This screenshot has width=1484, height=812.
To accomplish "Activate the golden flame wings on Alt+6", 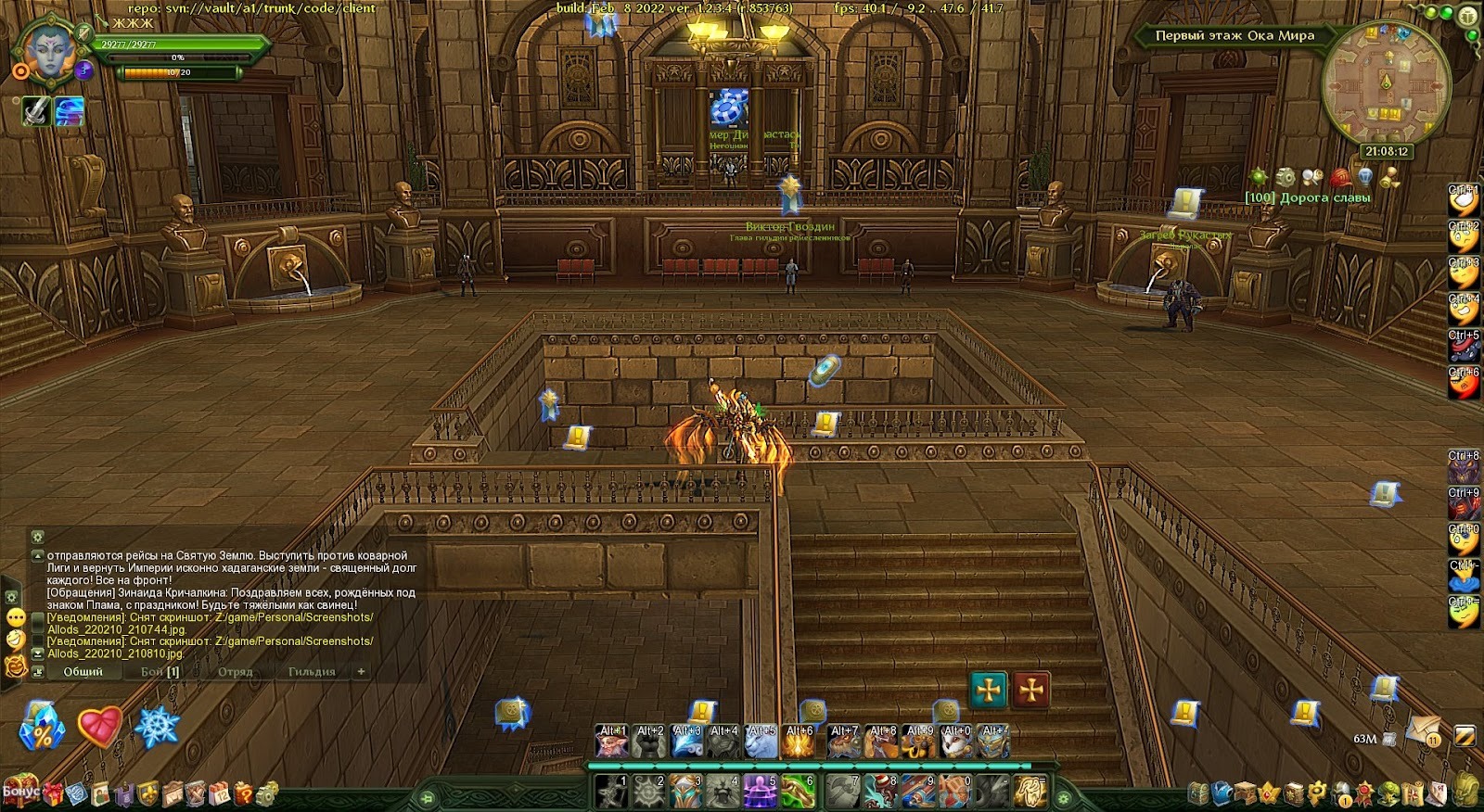I will 799,742.
